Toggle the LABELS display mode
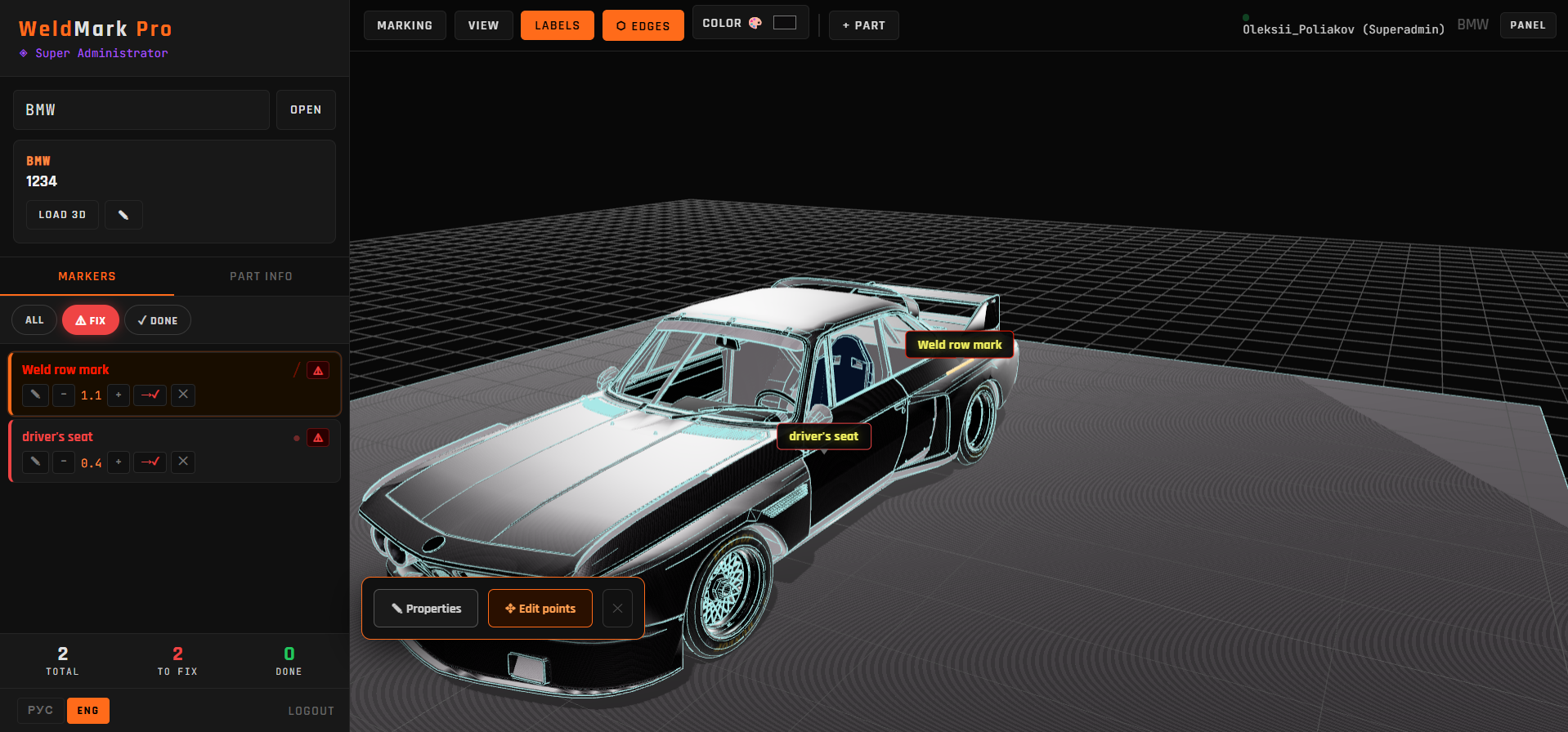The width and height of the screenshot is (1568, 732). 557,25
